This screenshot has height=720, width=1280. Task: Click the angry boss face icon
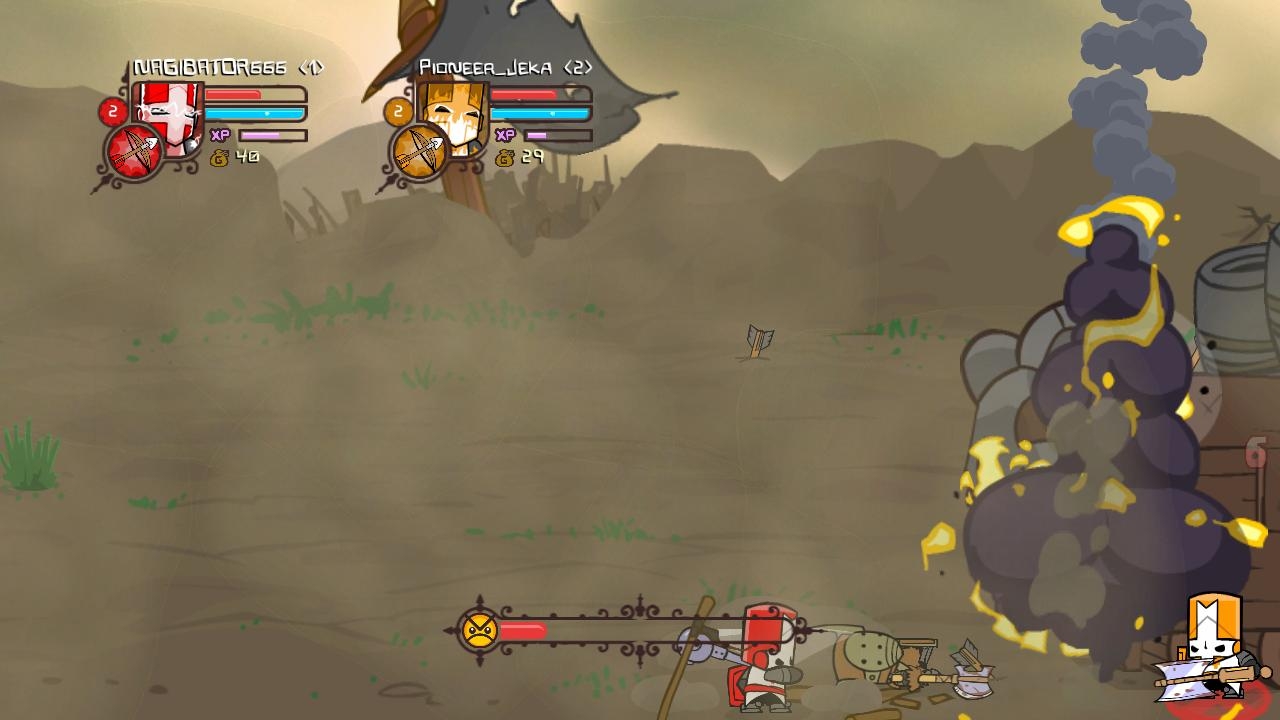click(x=480, y=630)
